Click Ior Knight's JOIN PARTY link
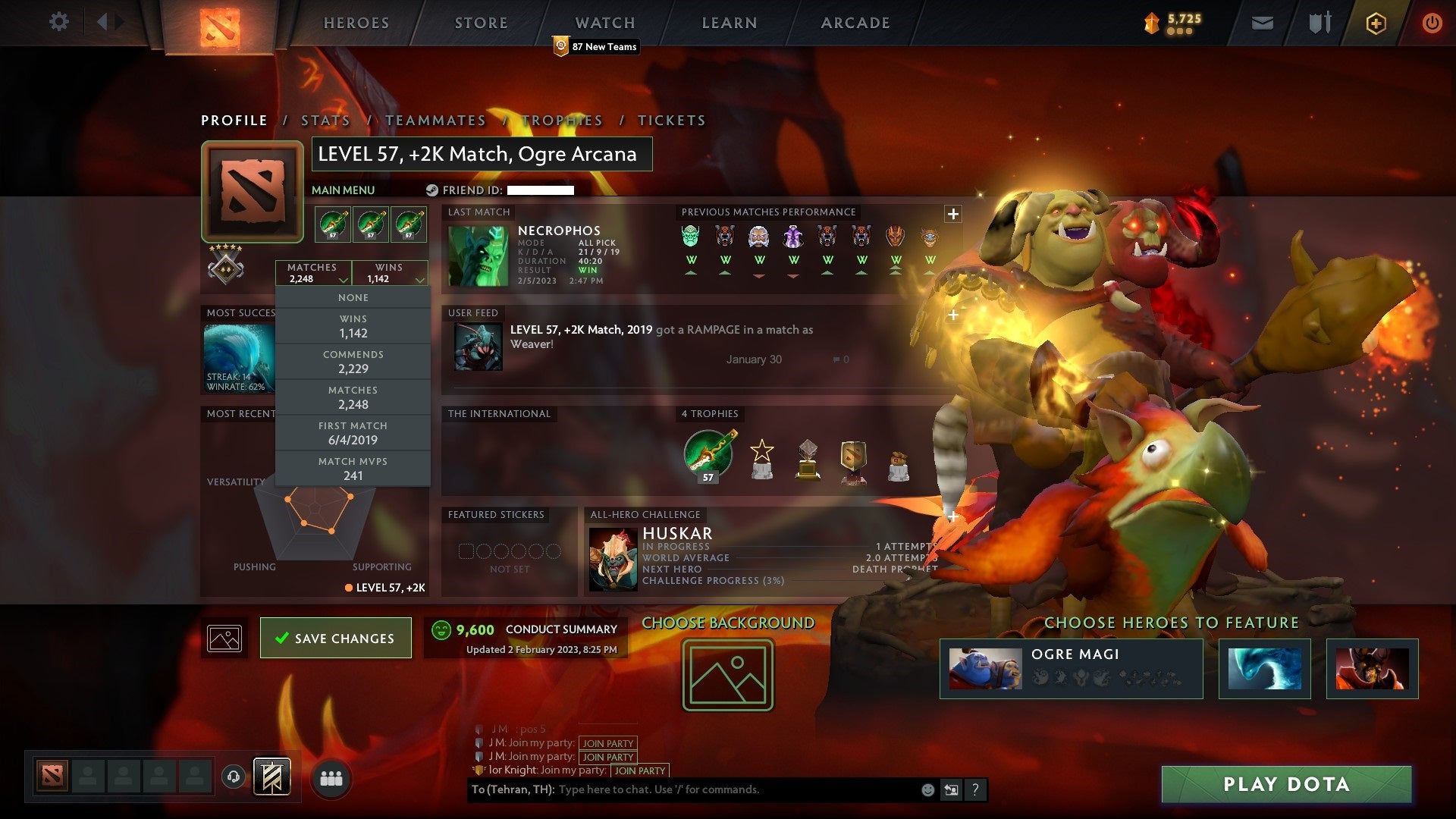Viewport: 1456px width, 819px height. (x=638, y=771)
